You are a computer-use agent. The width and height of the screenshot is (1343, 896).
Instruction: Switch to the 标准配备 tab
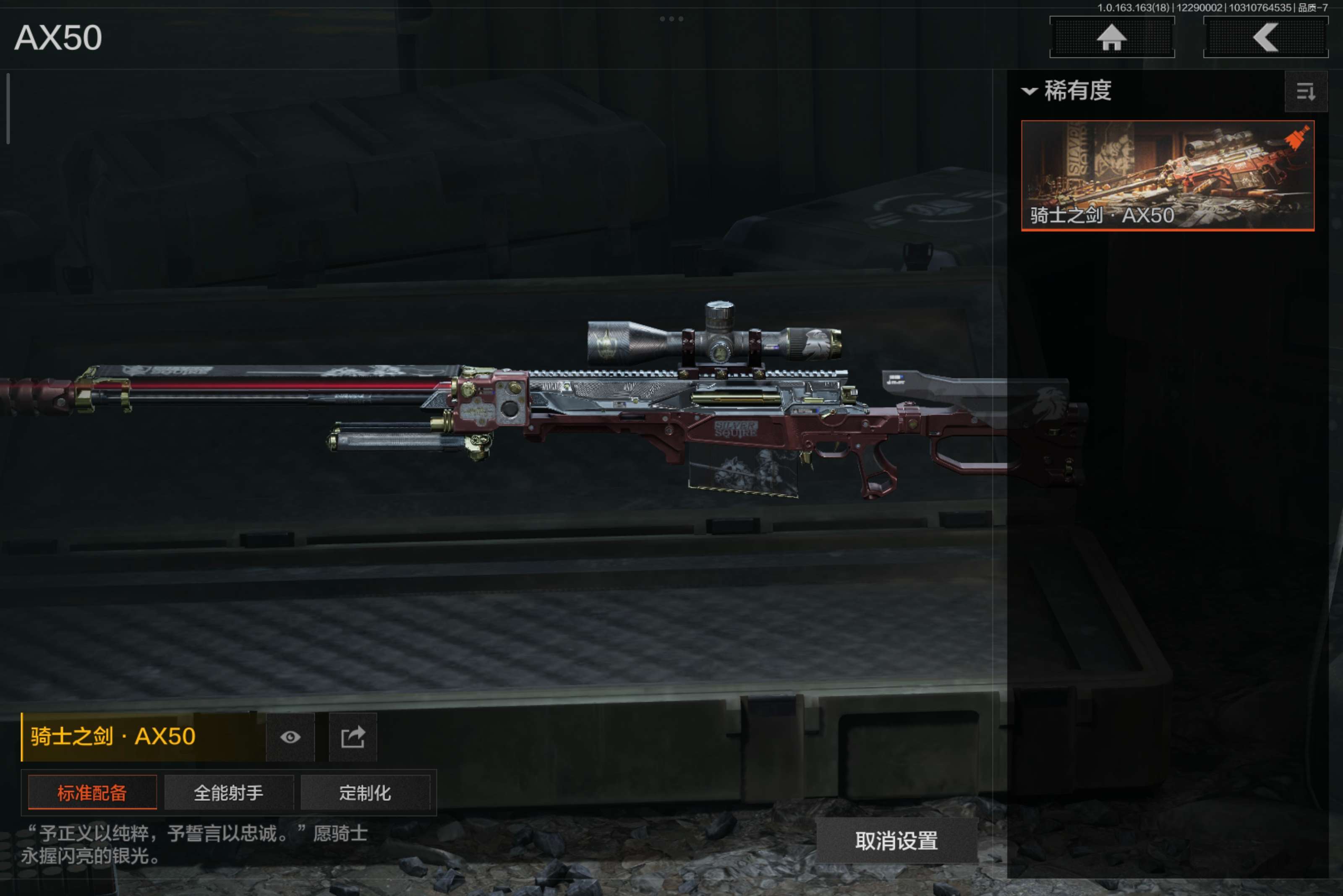point(92,792)
